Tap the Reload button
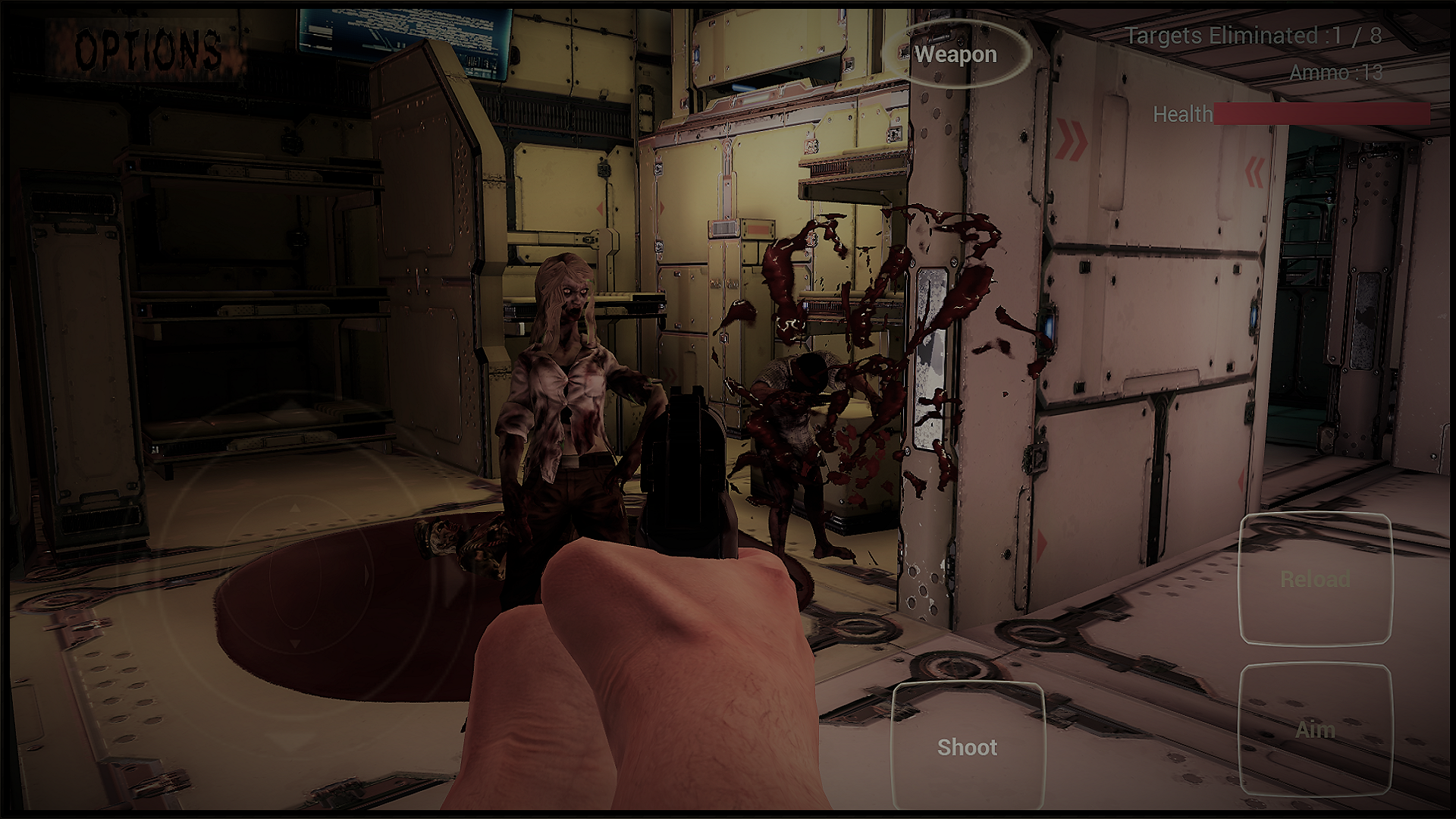The height and width of the screenshot is (819, 1456). click(x=1315, y=579)
